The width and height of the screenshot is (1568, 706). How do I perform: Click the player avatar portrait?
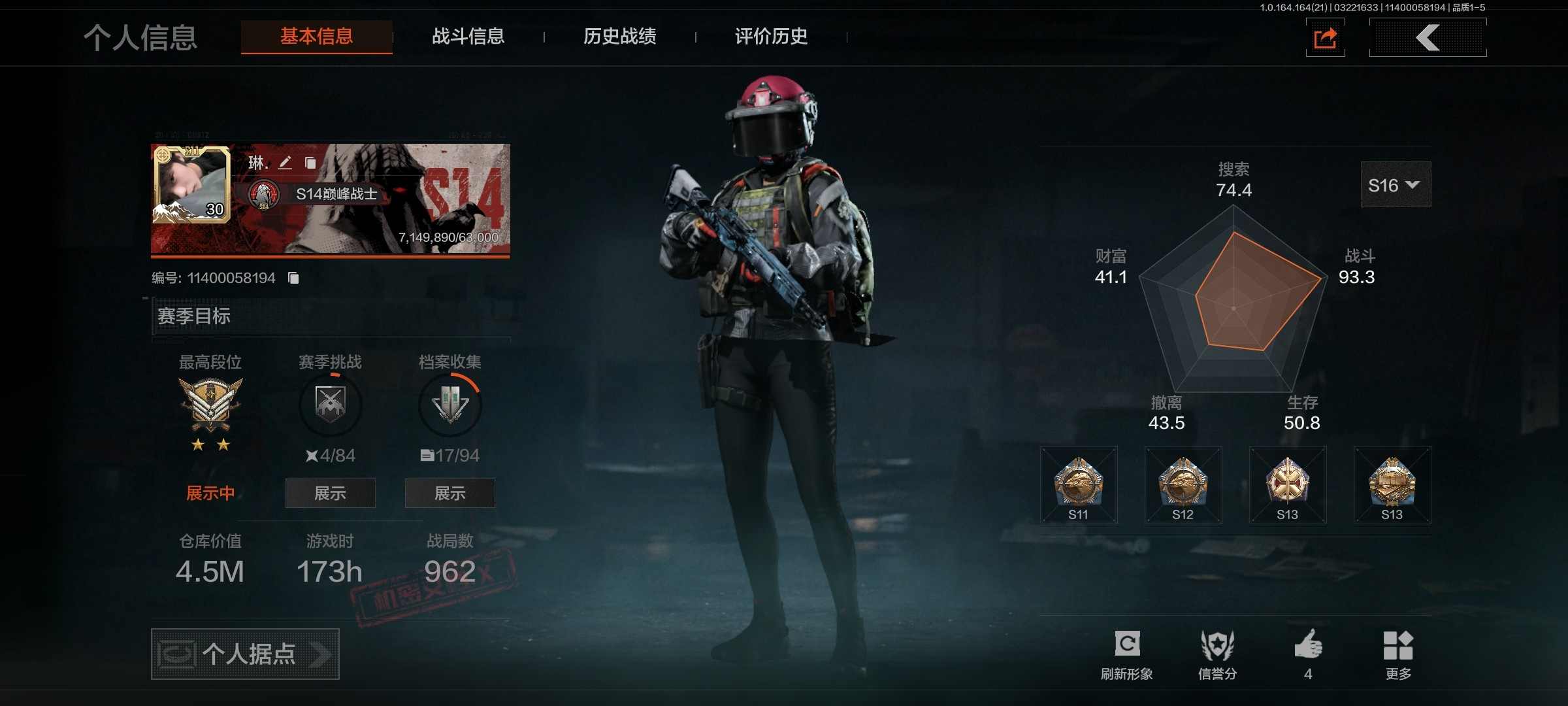pos(191,184)
